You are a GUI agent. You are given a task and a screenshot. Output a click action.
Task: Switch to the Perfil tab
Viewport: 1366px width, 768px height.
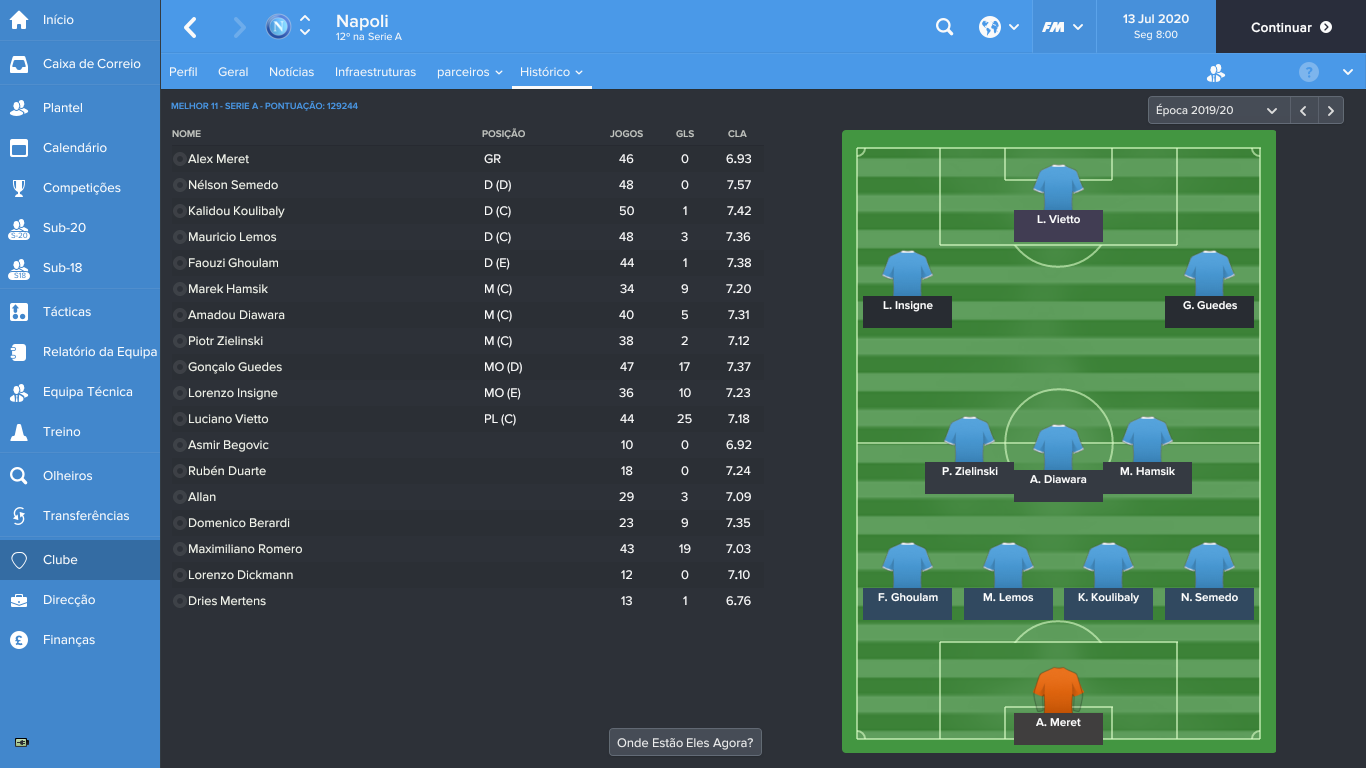click(183, 71)
